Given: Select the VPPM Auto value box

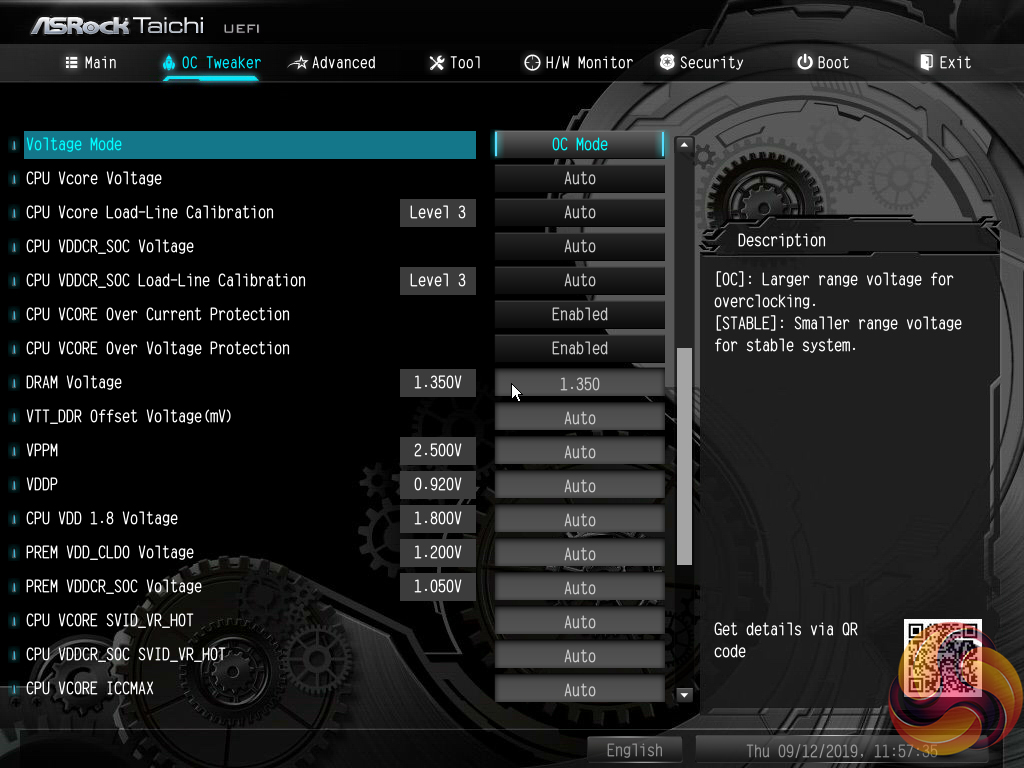Looking at the screenshot, I should point(579,452).
